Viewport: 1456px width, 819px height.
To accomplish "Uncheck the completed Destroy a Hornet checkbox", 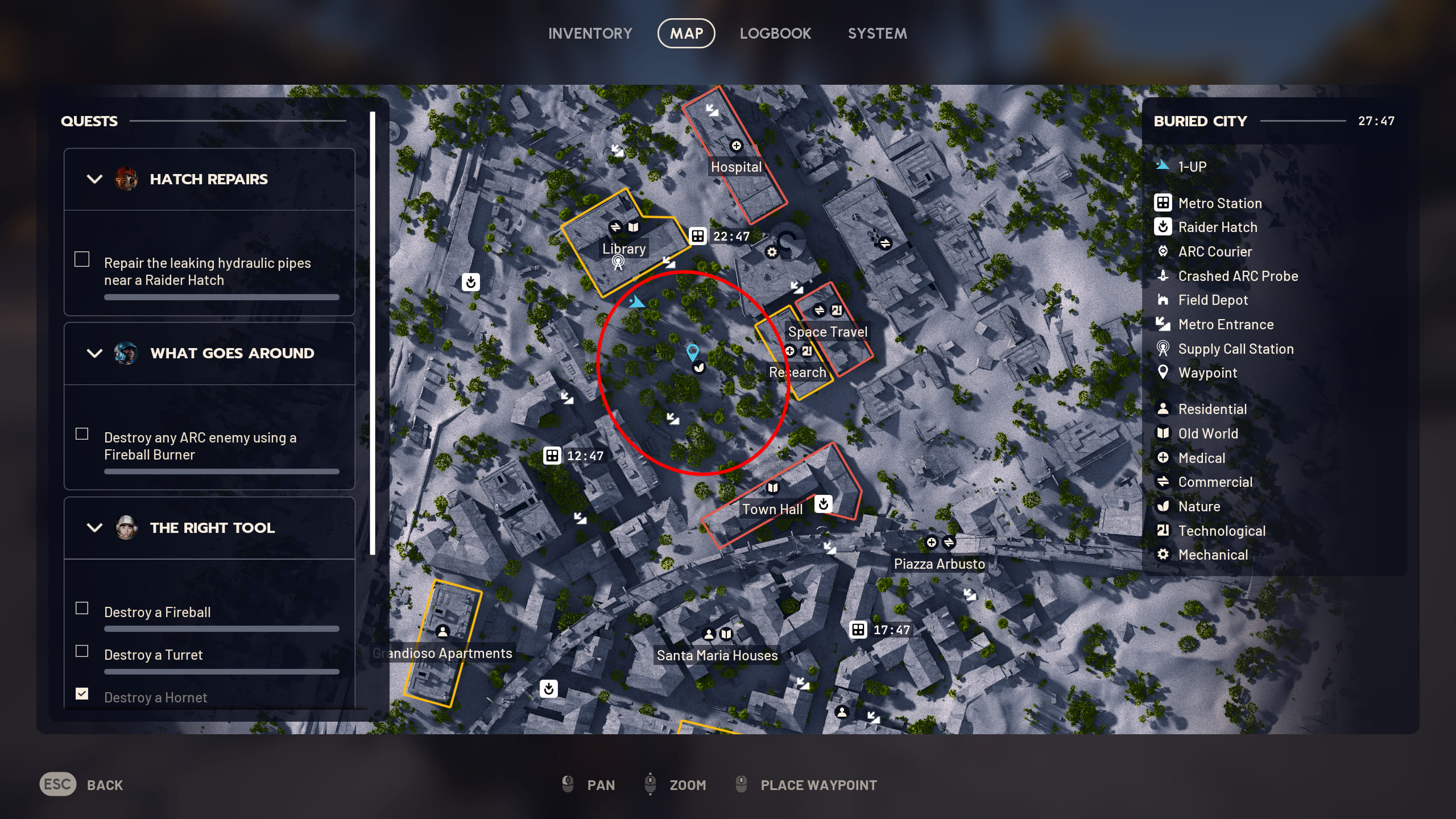I will pos(82,693).
